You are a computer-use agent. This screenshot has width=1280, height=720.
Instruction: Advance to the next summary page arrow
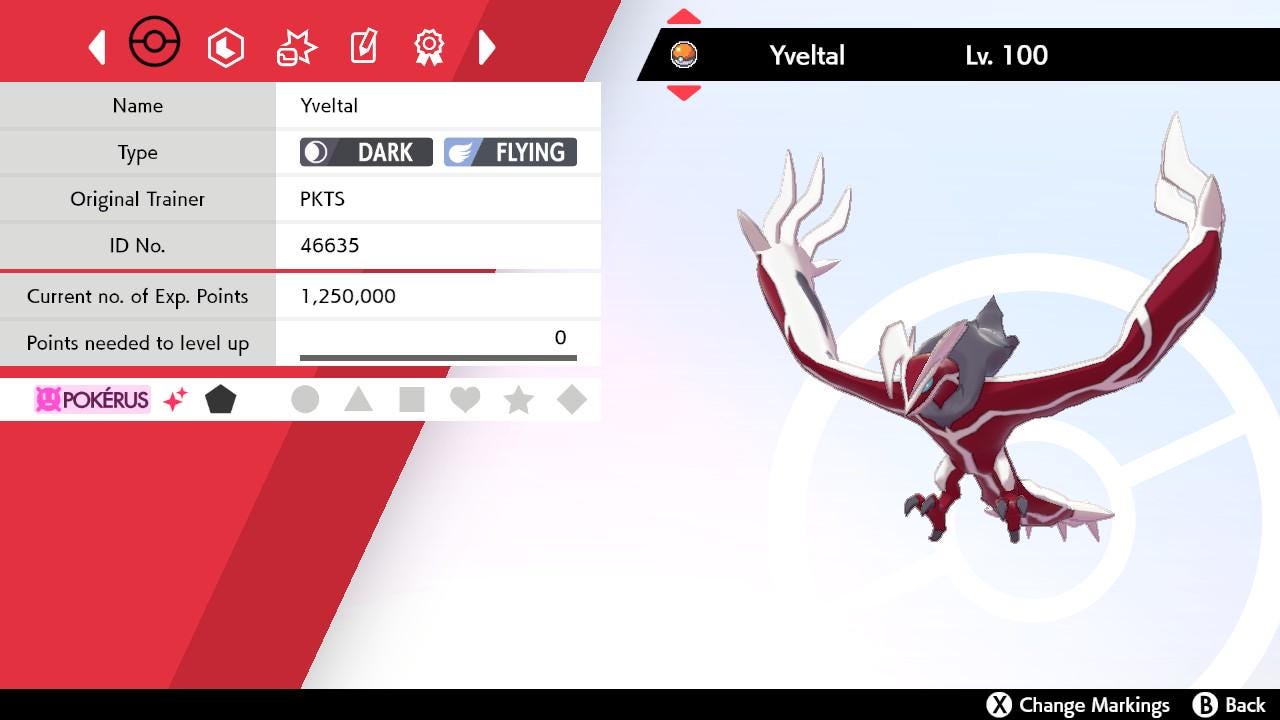pyautogui.click(x=487, y=47)
